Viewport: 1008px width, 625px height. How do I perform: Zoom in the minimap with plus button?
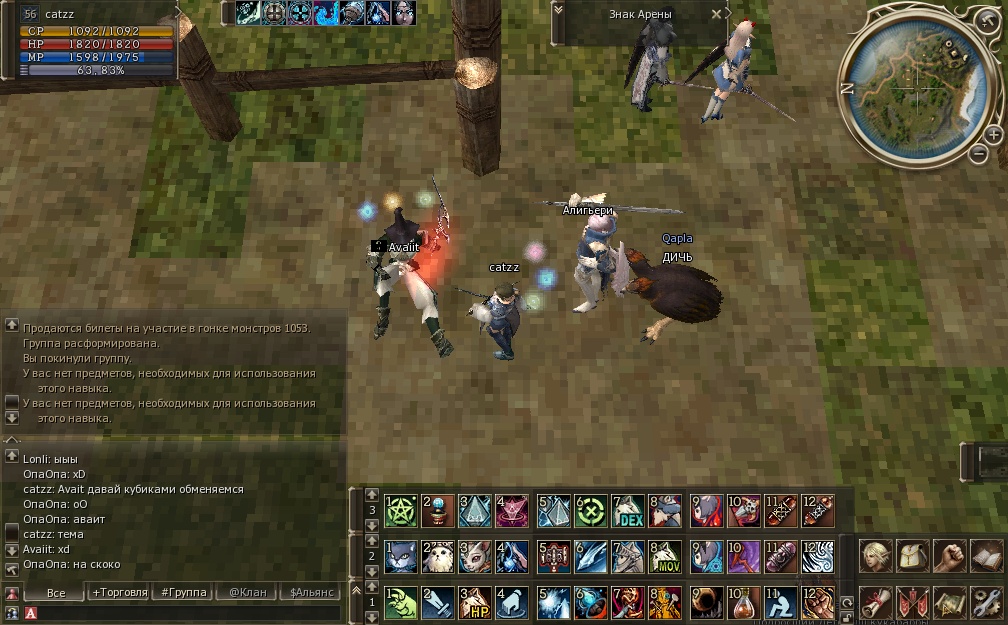pyautogui.click(x=992, y=135)
